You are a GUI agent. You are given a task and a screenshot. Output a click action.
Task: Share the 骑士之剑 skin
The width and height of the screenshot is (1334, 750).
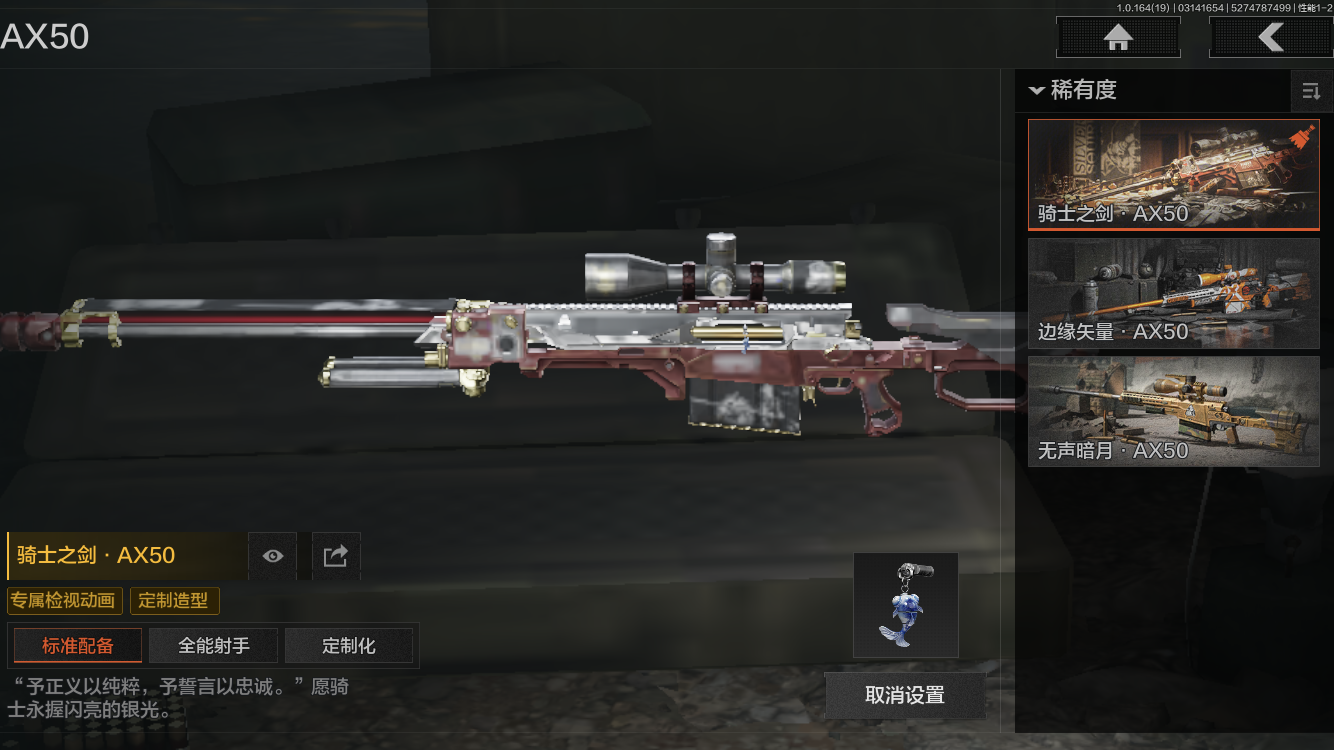pyautogui.click(x=336, y=556)
